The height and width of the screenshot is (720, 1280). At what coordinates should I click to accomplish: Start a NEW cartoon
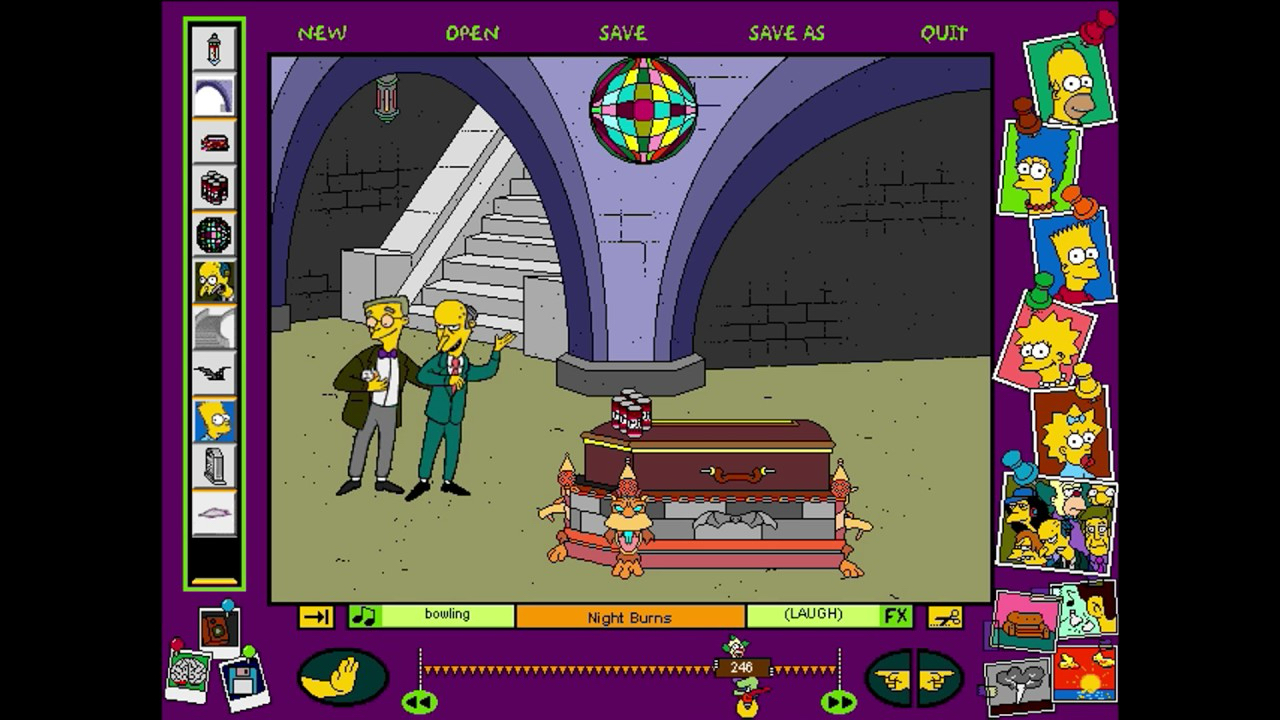(x=322, y=33)
